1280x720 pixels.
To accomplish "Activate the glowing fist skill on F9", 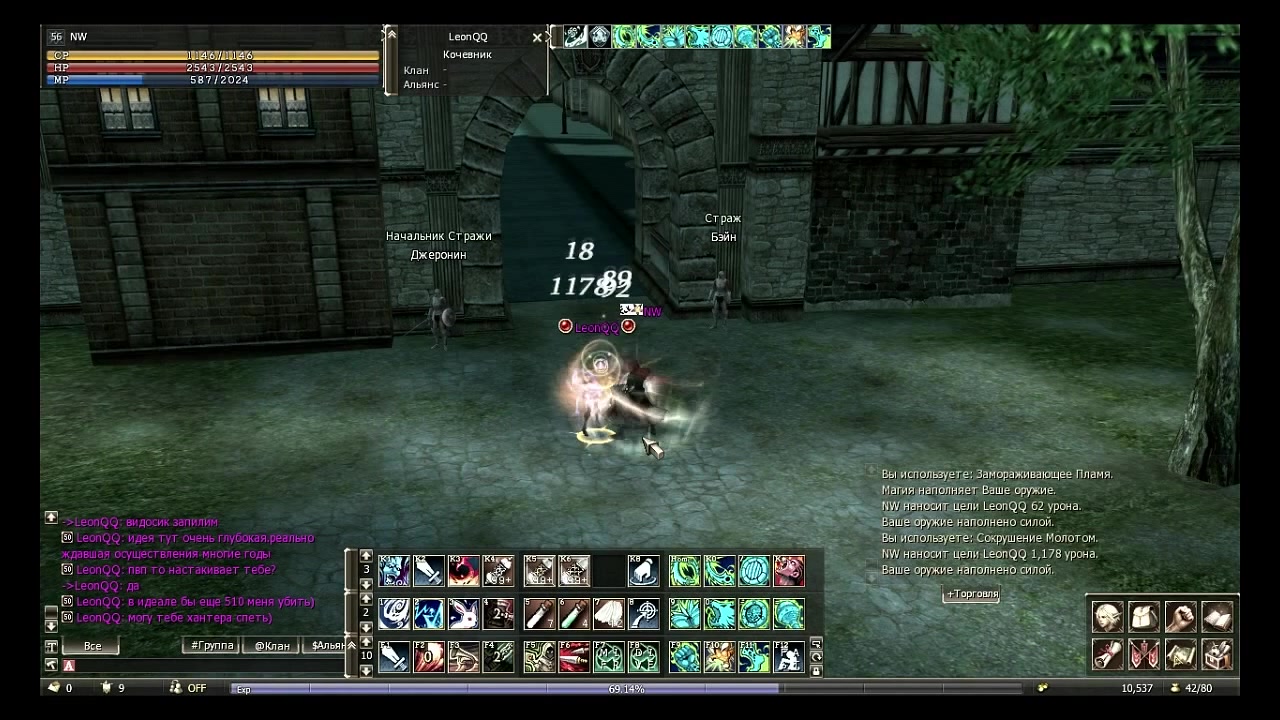I will [x=684, y=656].
